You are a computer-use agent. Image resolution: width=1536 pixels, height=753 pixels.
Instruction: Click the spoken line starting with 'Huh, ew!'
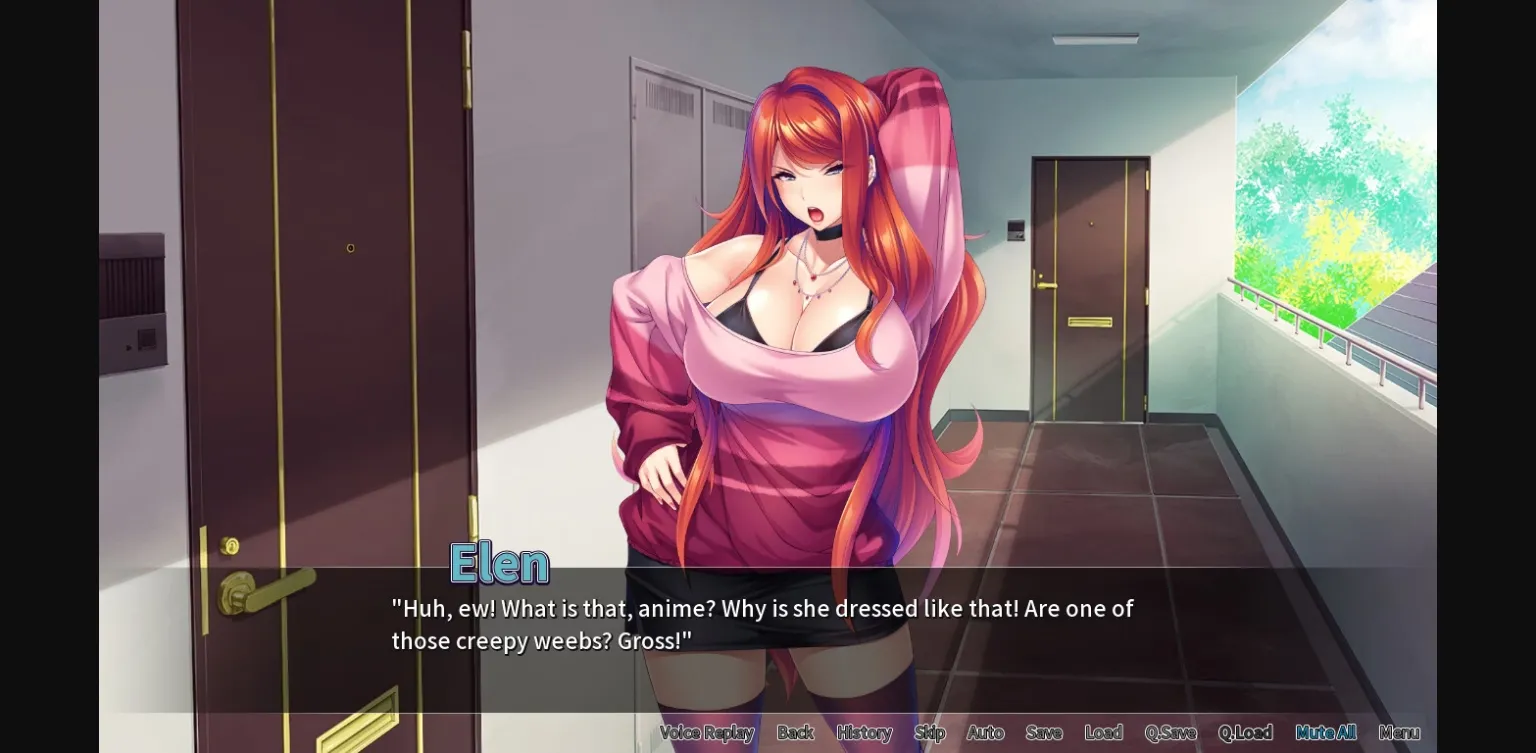click(x=760, y=608)
